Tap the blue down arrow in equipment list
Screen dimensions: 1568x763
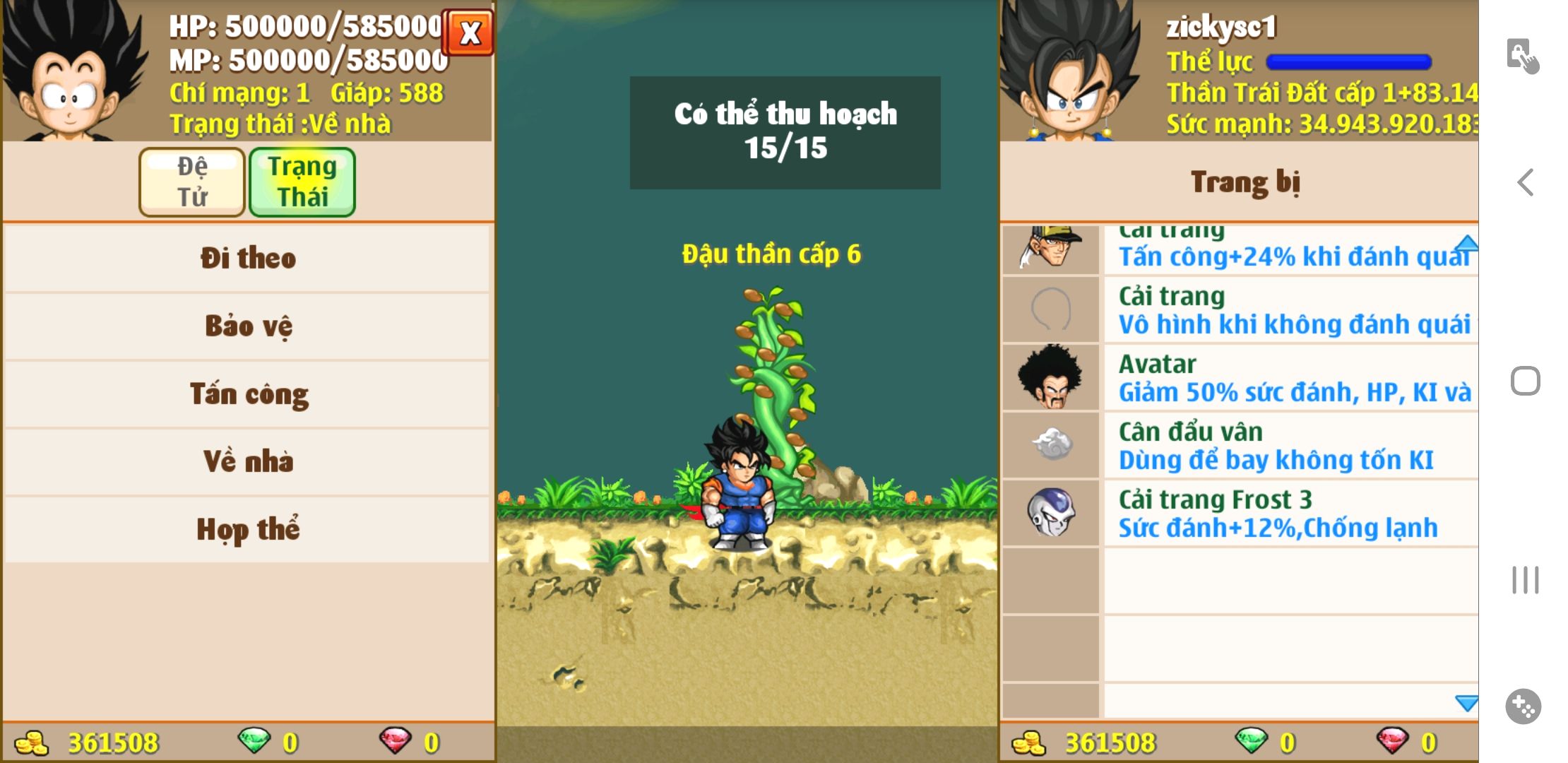(1466, 703)
